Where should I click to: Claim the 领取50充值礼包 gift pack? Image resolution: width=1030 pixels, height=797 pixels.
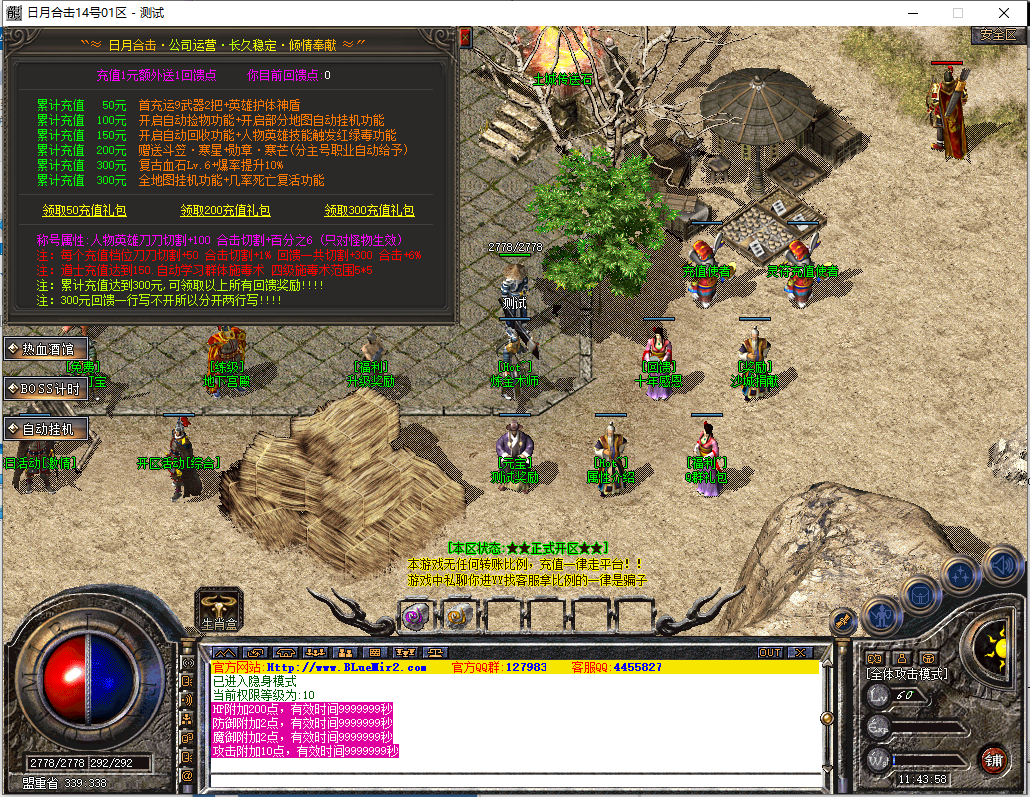tap(86, 211)
